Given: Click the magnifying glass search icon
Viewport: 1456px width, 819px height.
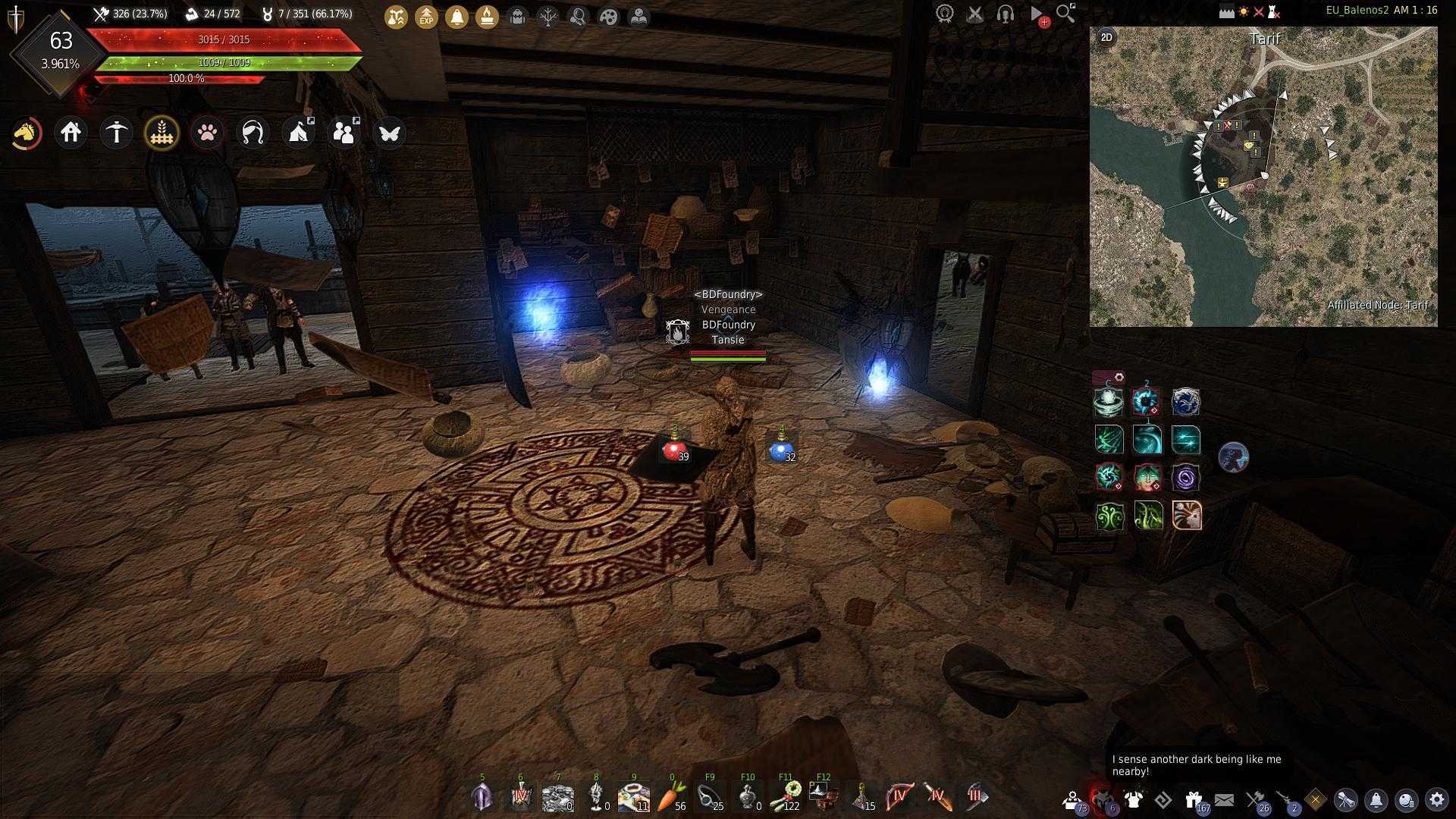Looking at the screenshot, I should (1065, 14).
